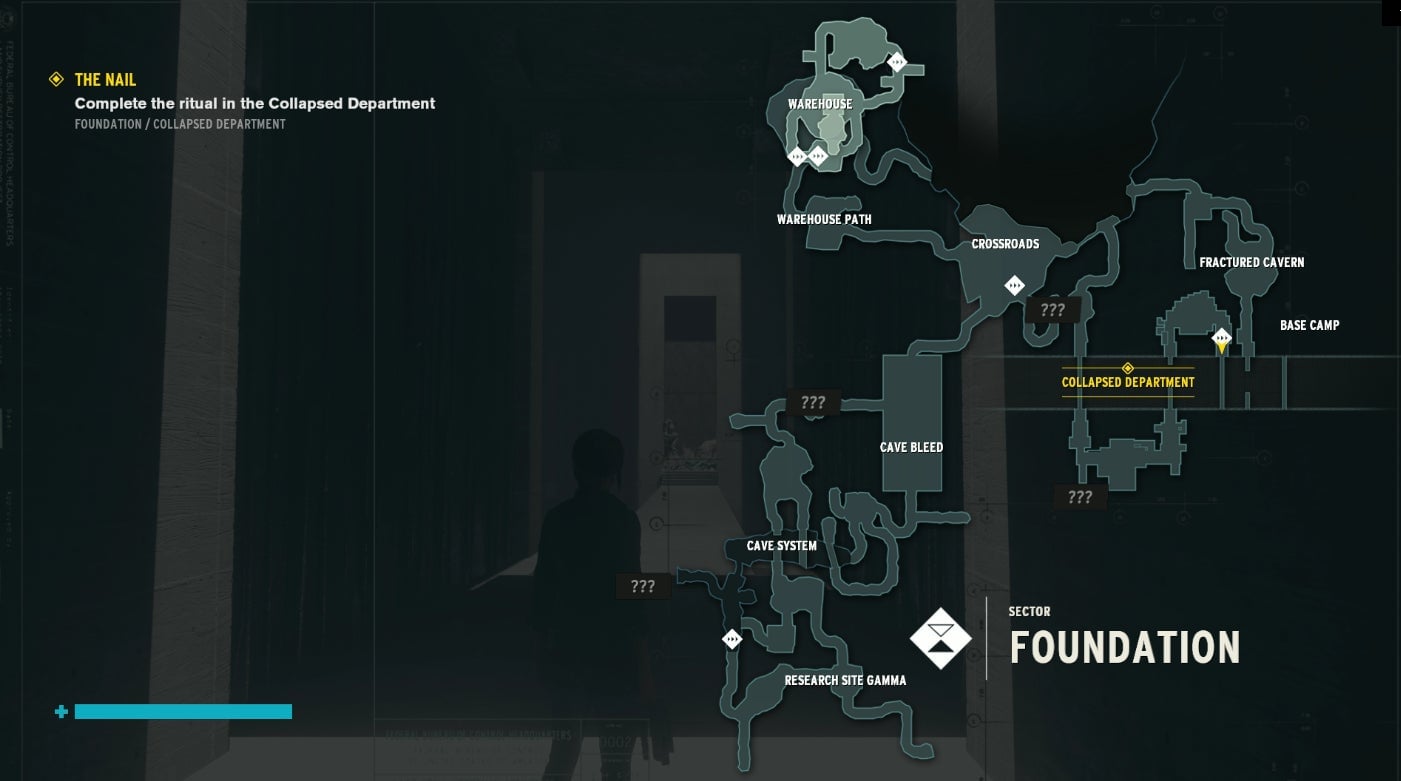Open the Collapsed Department highlighted label

1128,382
